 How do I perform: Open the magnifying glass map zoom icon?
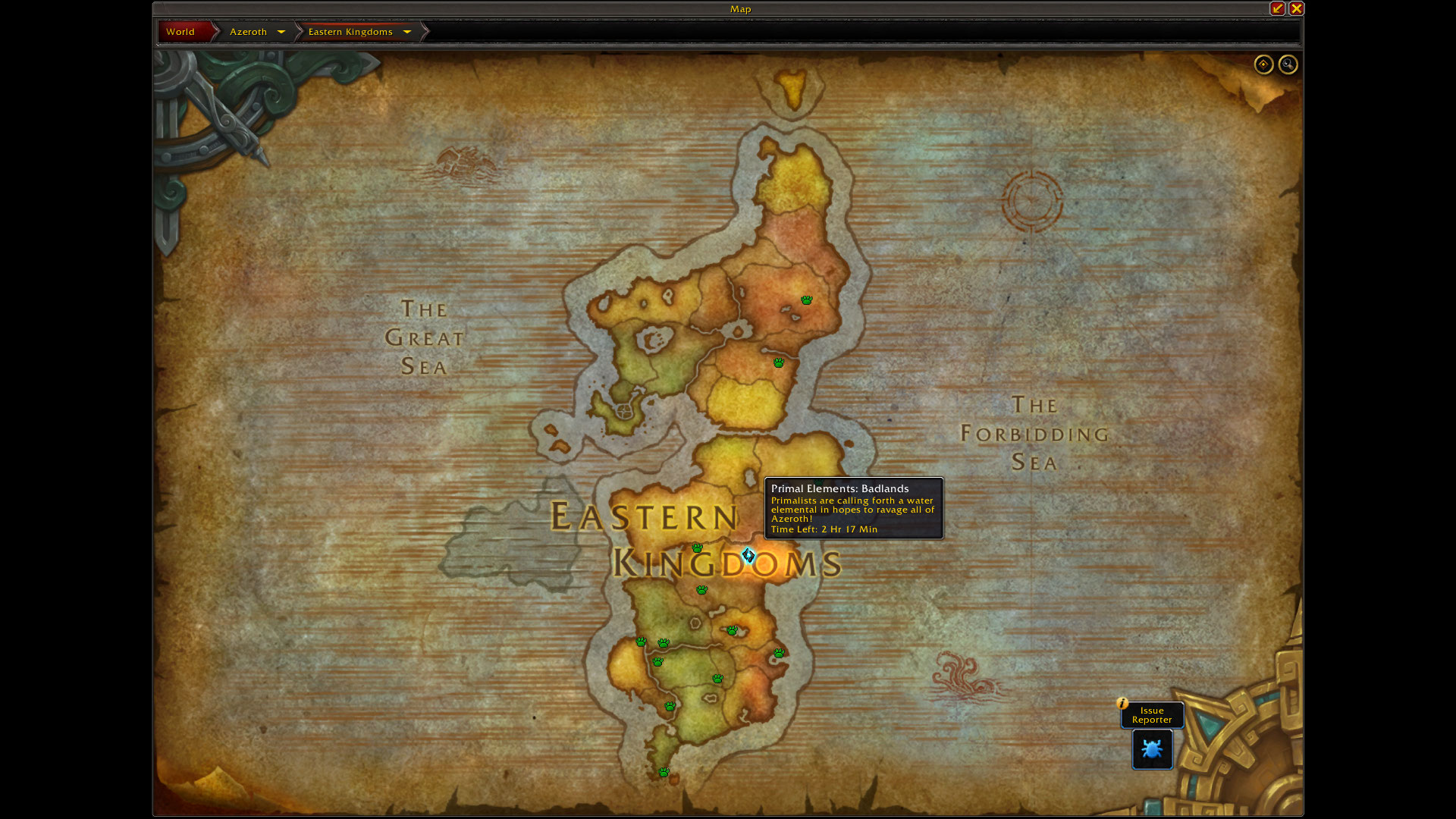click(1288, 65)
